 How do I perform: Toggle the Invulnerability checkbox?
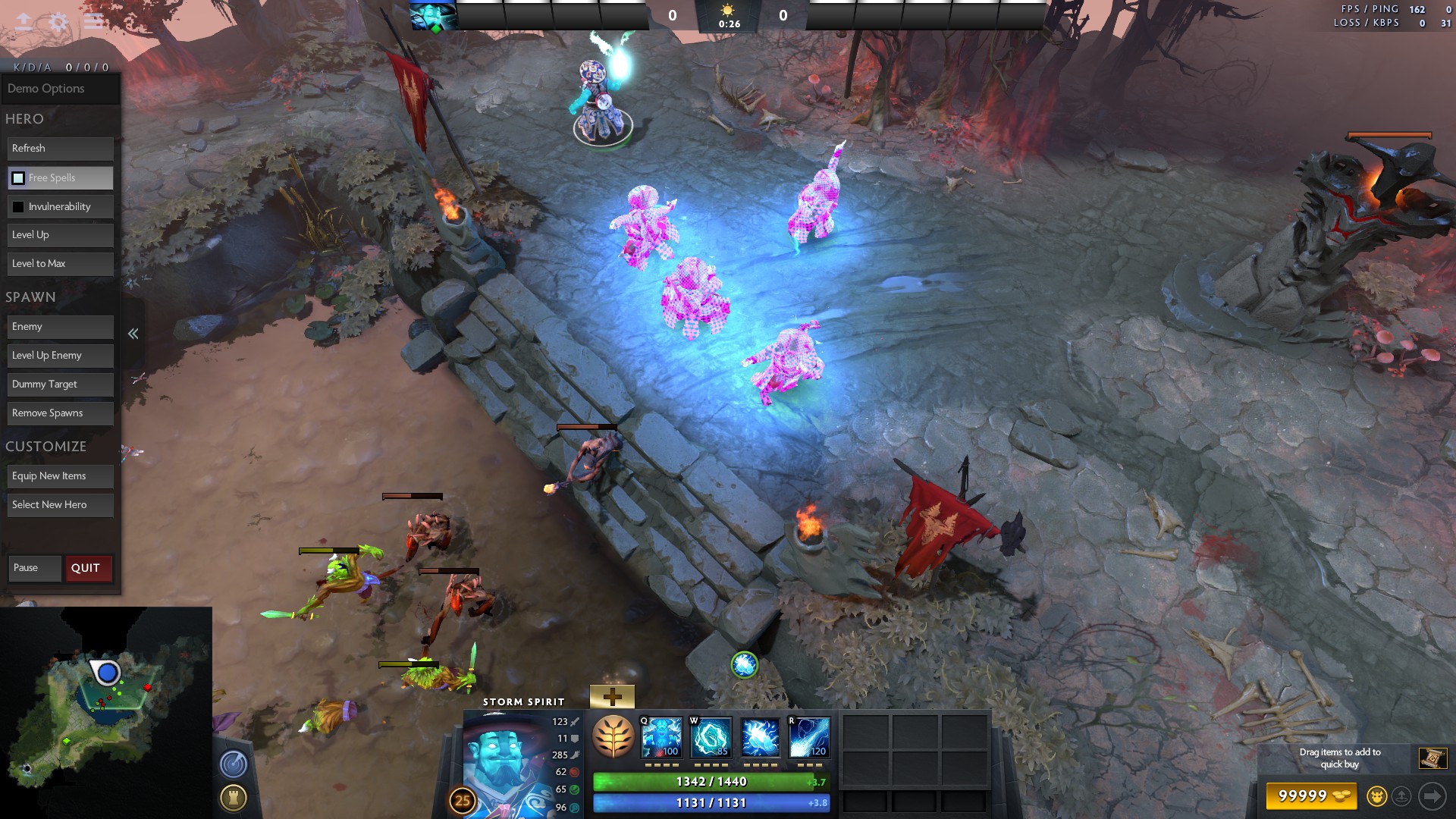(17, 206)
